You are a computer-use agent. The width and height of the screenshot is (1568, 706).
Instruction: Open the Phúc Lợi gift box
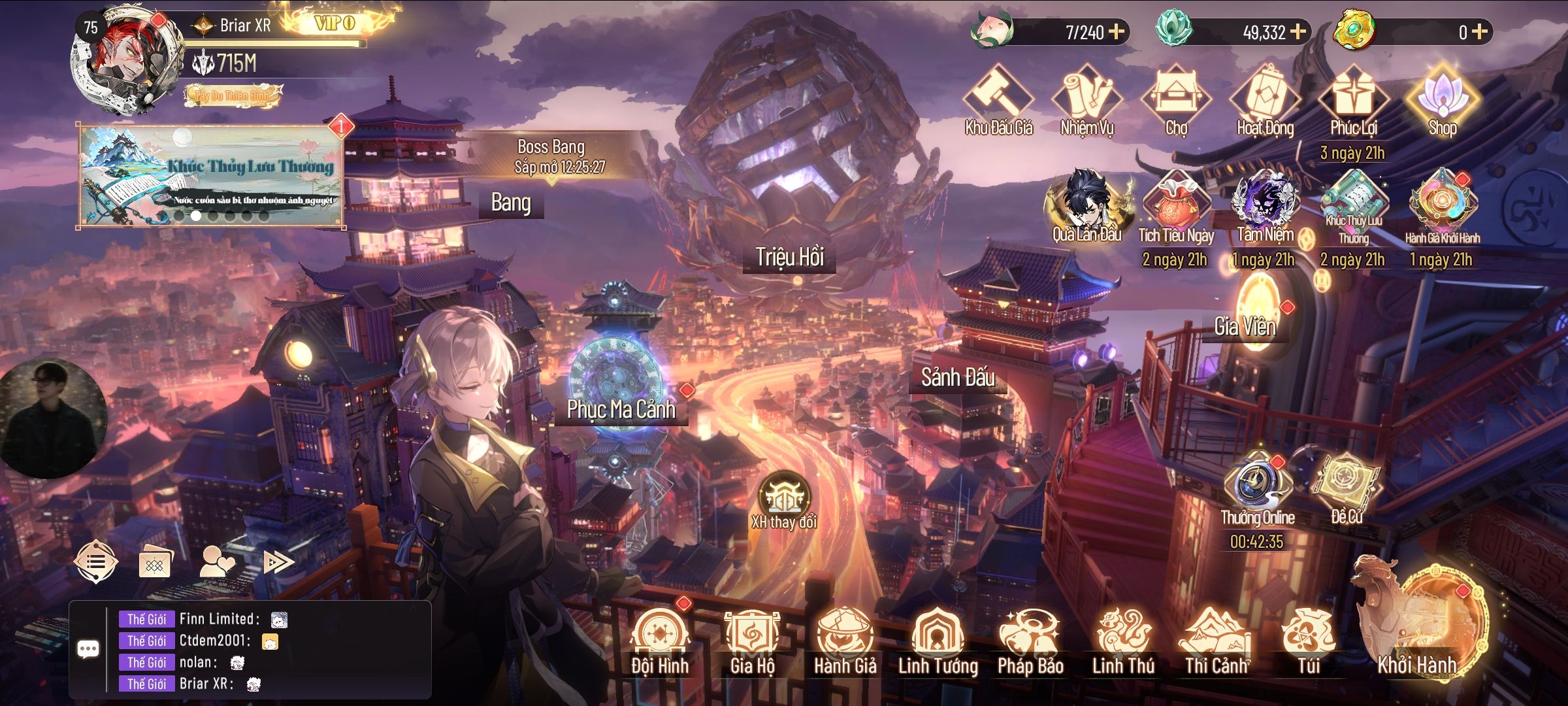pos(1354,98)
